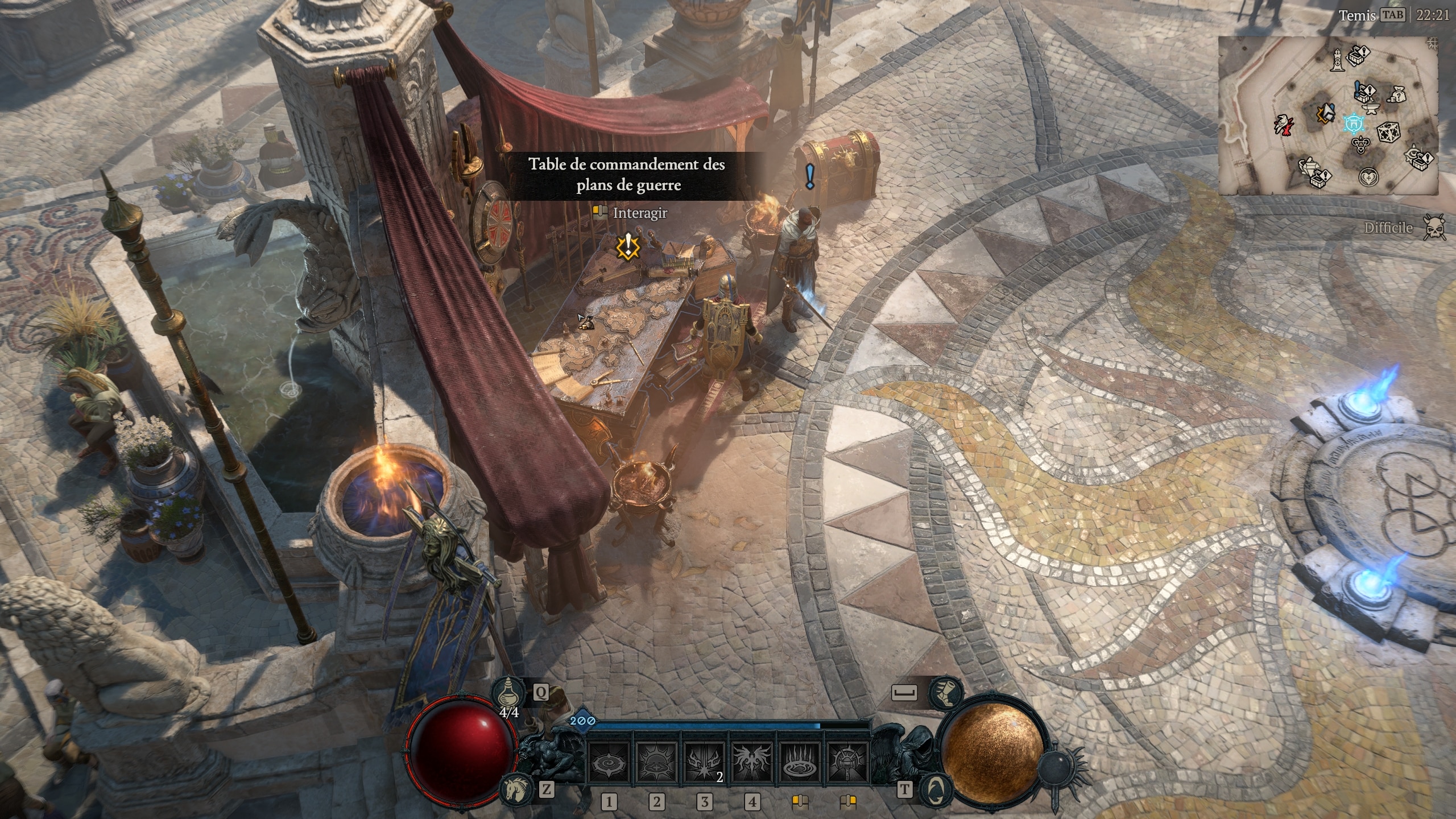1456x819 pixels.
Task: Click the hammer ultimate skill icon
Action: tap(847, 763)
